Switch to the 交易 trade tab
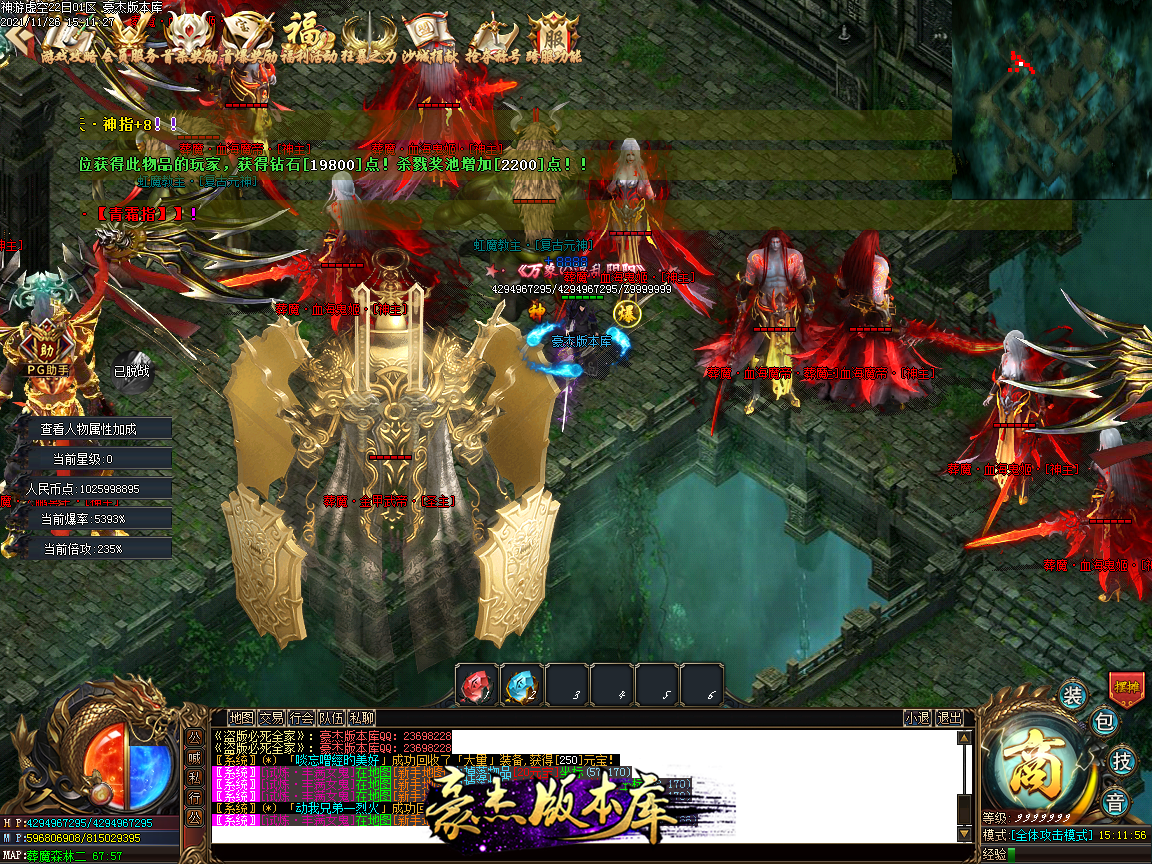Screen dimensions: 1152x864 (272, 717)
